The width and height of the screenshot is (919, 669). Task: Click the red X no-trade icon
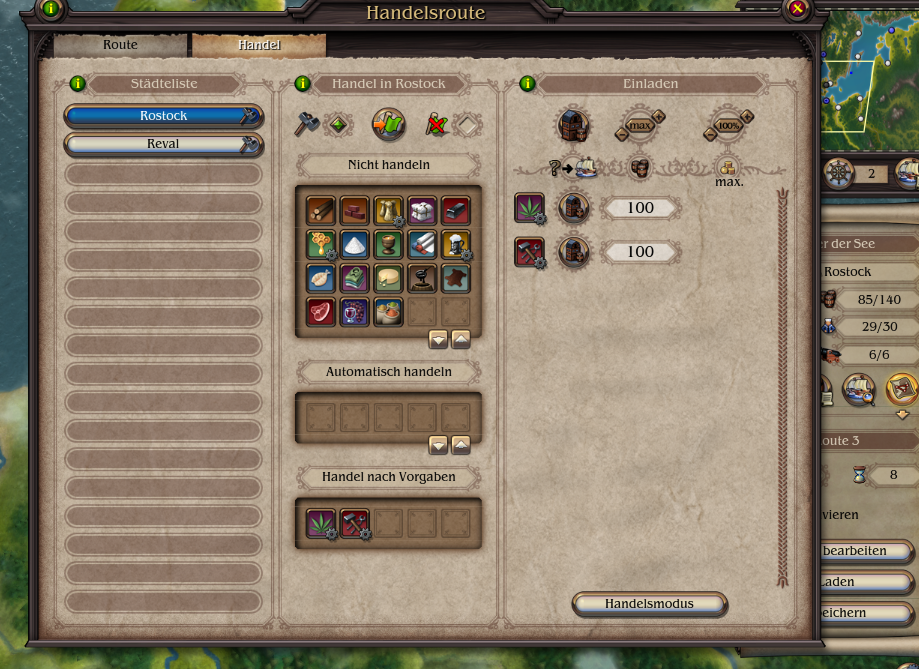tap(435, 124)
